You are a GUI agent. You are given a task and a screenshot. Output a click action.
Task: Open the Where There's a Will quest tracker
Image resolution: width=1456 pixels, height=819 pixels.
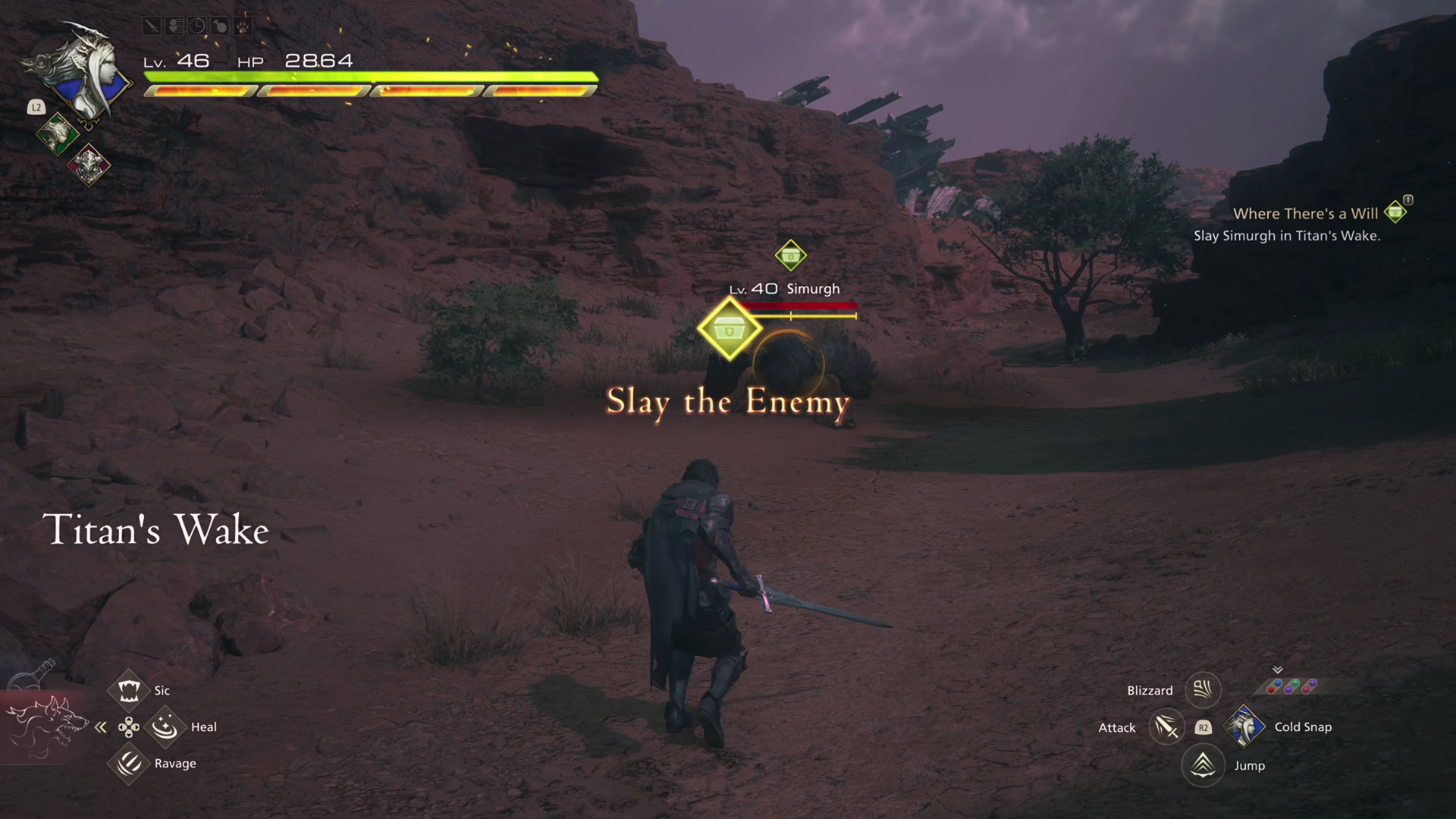pos(1304,214)
